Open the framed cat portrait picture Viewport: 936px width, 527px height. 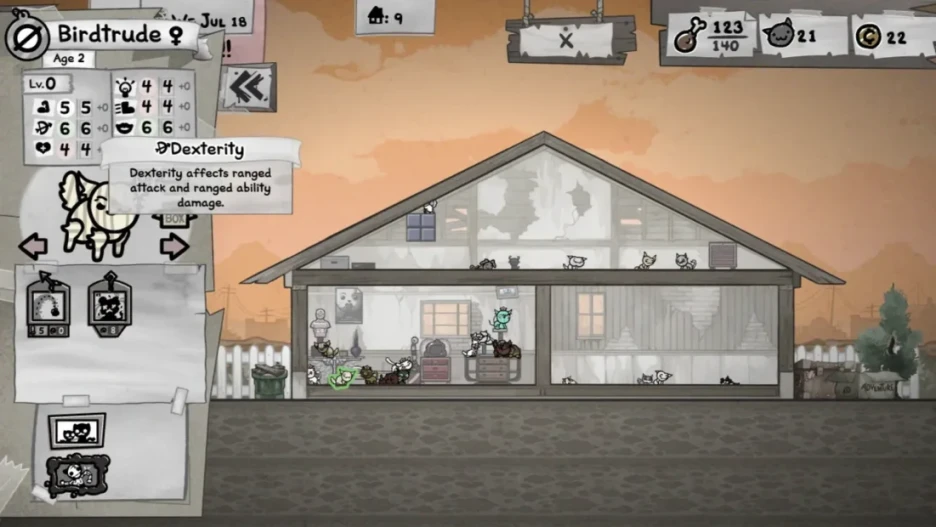(77, 430)
